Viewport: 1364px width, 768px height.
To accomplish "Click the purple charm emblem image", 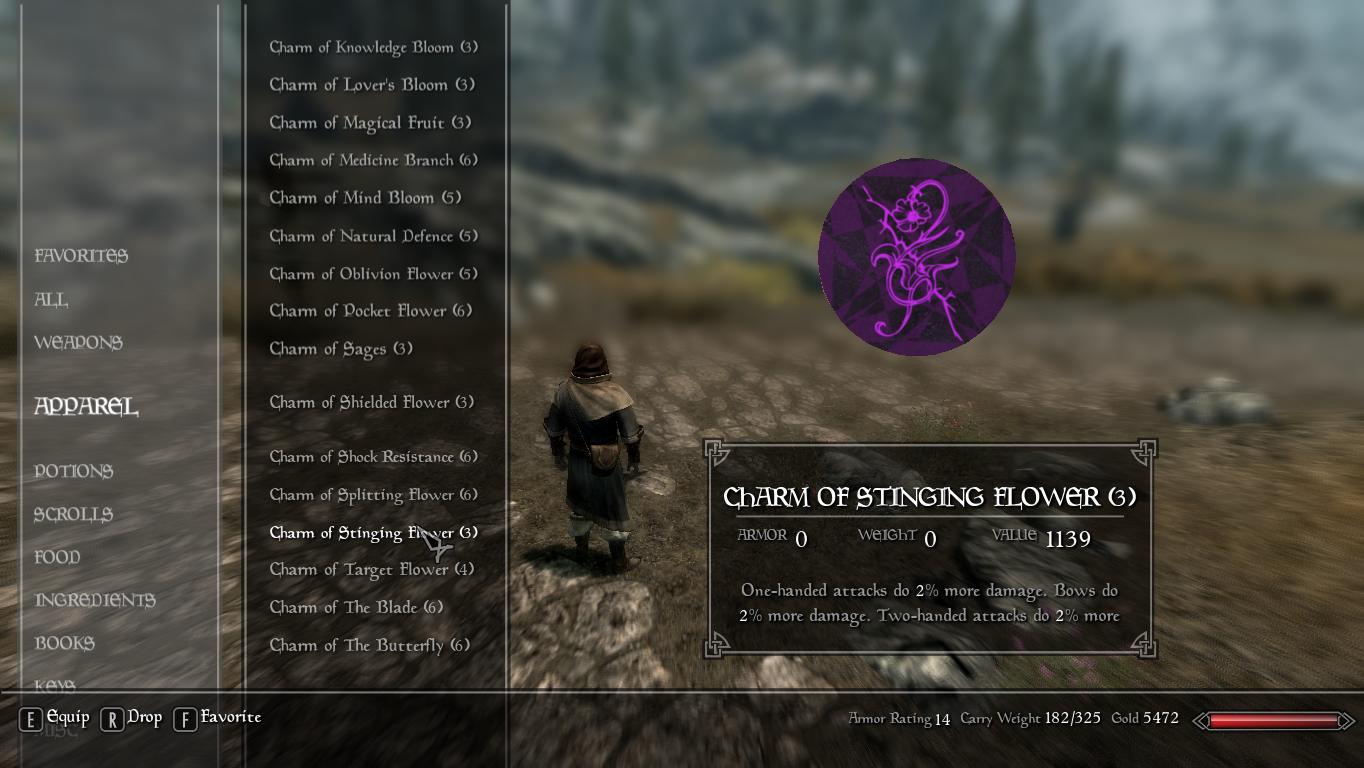I will coord(916,255).
